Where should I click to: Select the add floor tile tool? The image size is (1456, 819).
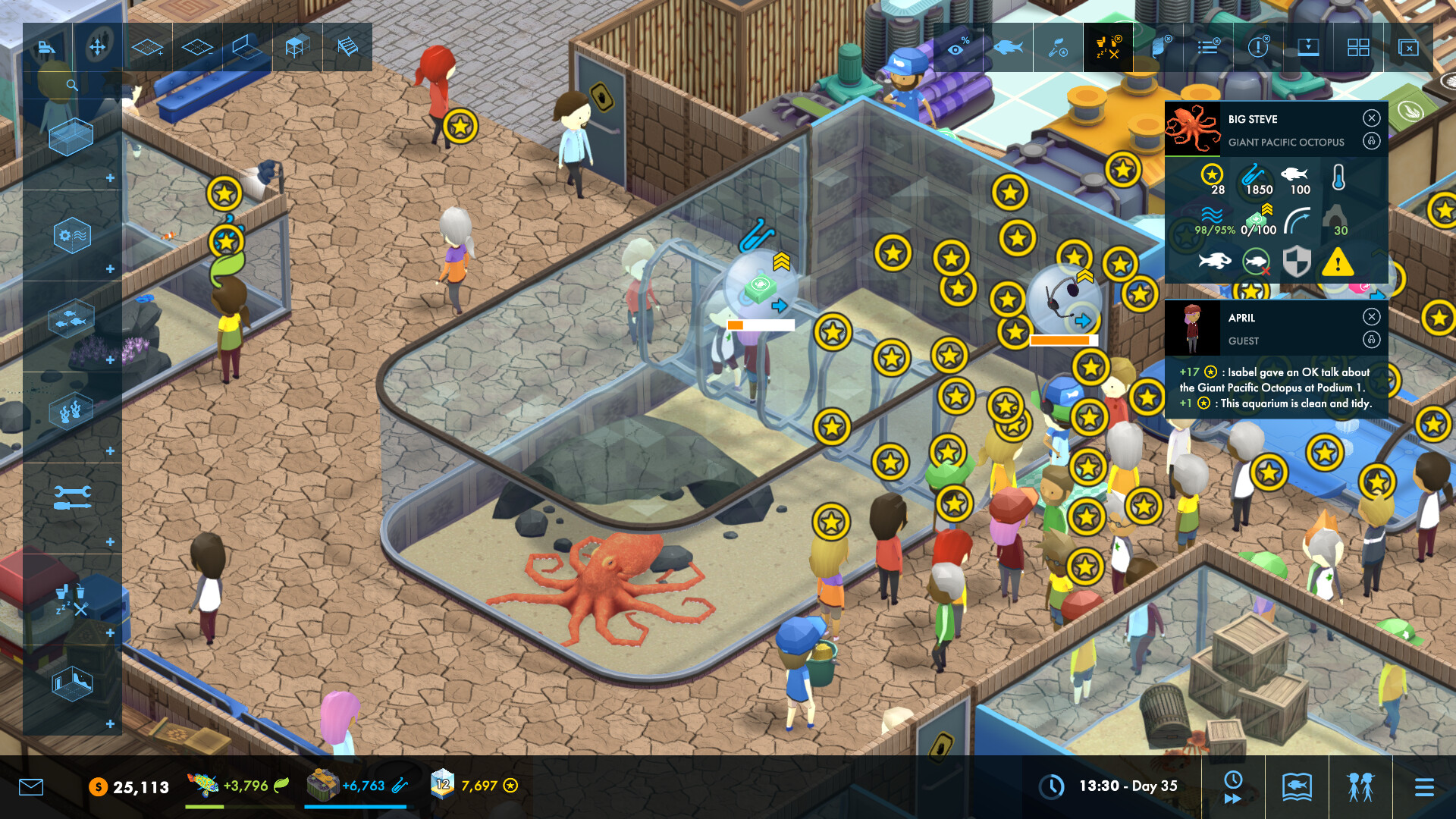tap(146, 47)
